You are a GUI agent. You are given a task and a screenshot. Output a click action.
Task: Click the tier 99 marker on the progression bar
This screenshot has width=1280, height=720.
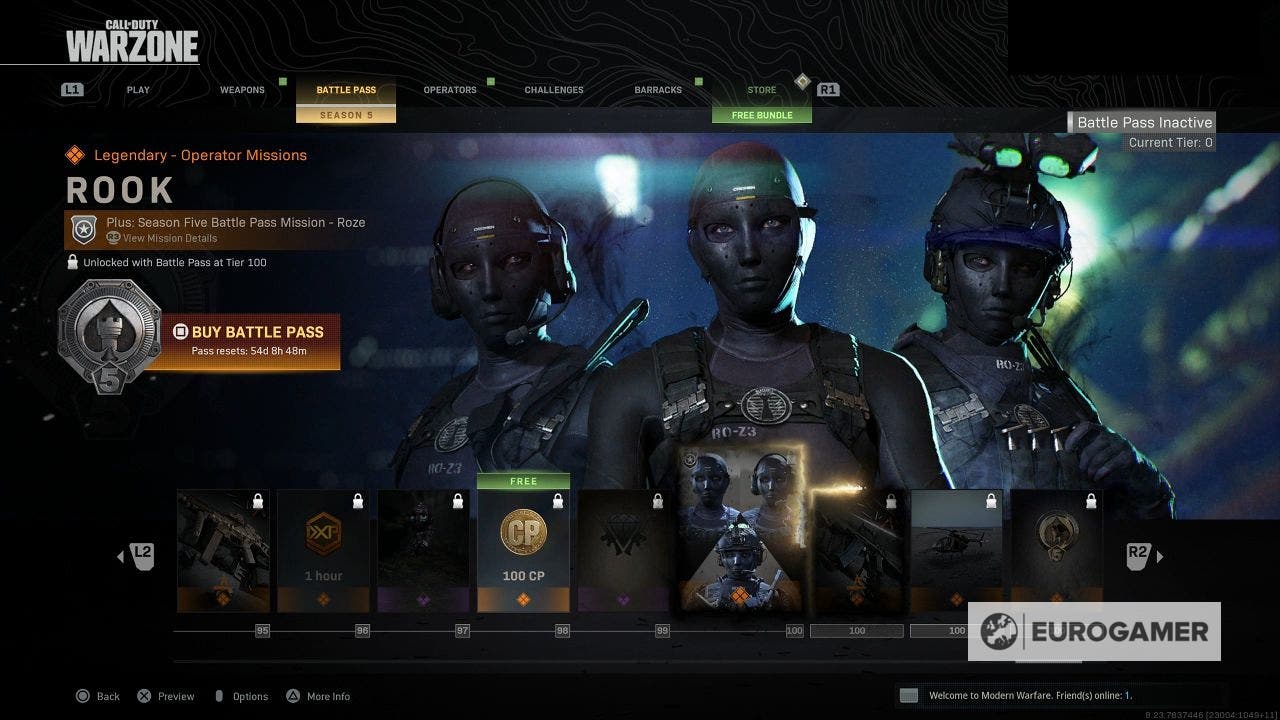pyautogui.click(x=661, y=631)
